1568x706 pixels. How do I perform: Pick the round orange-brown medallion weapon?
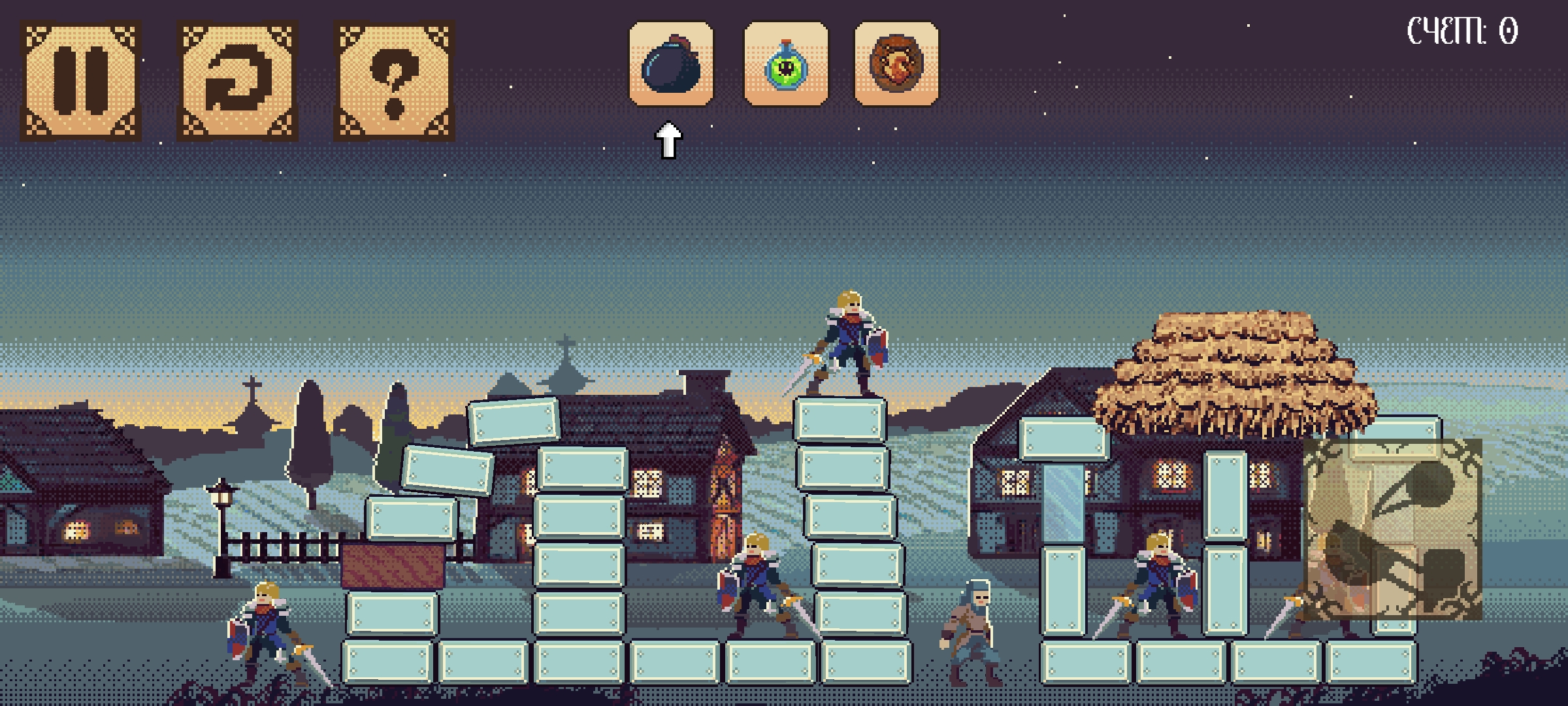point(896,64)
